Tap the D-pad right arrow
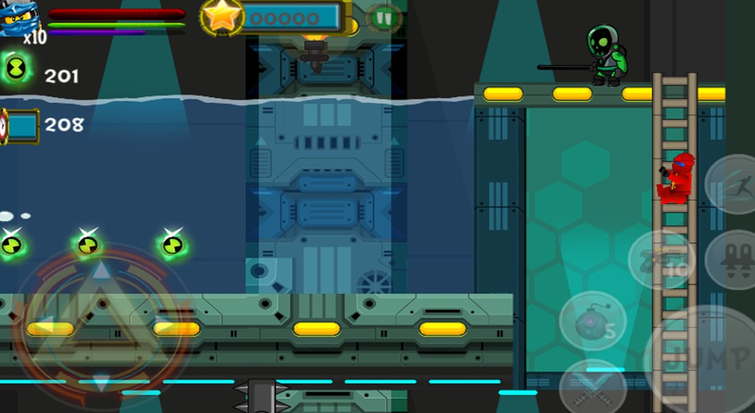Viewport: 755px width, 413px height. tap(162, 328)
